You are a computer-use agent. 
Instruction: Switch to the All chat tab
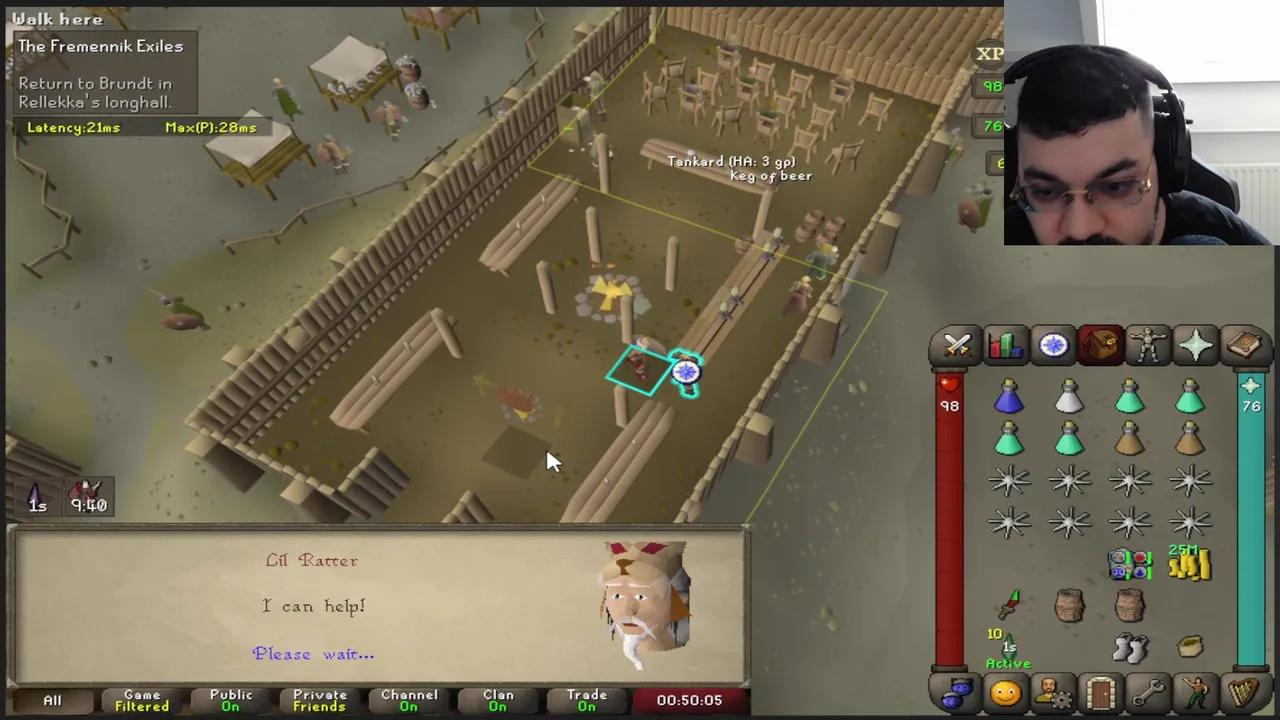(51, 700)
